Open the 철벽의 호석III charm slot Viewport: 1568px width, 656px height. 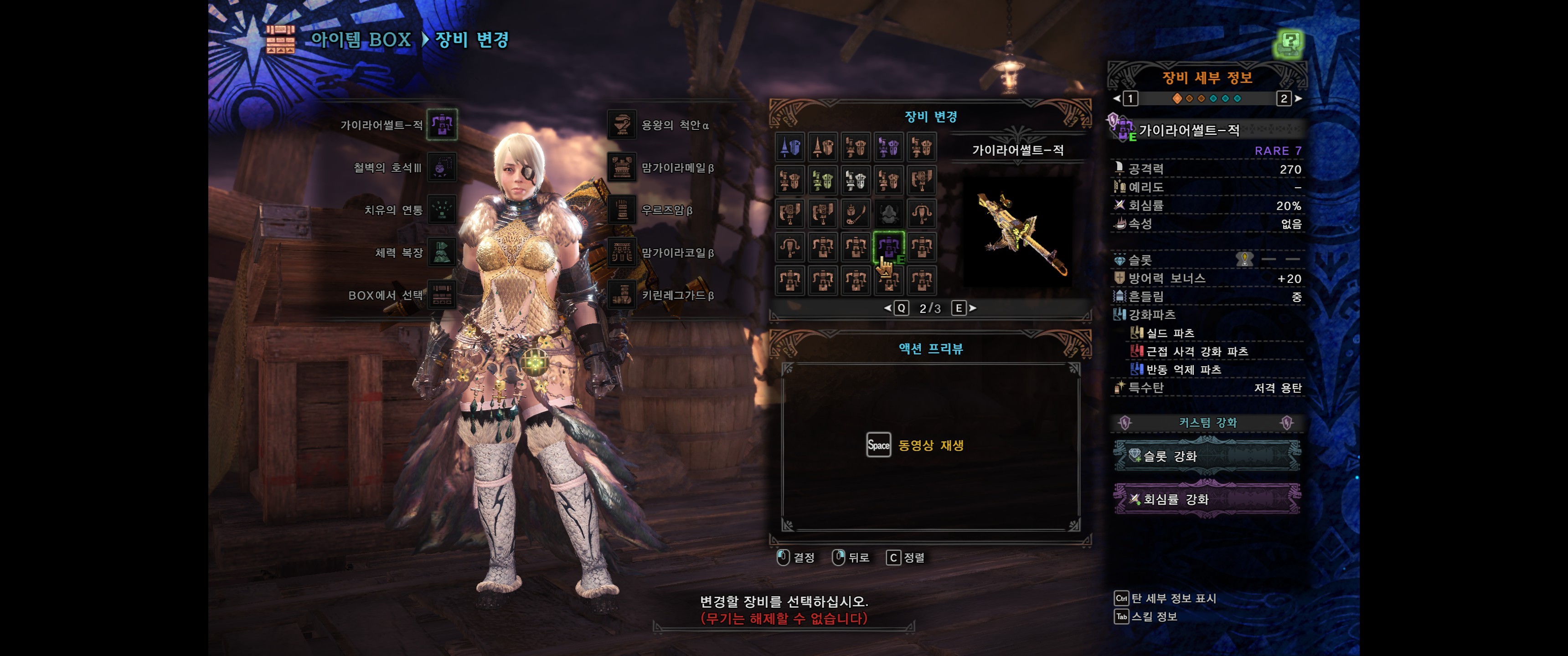(x=442, y=167)
